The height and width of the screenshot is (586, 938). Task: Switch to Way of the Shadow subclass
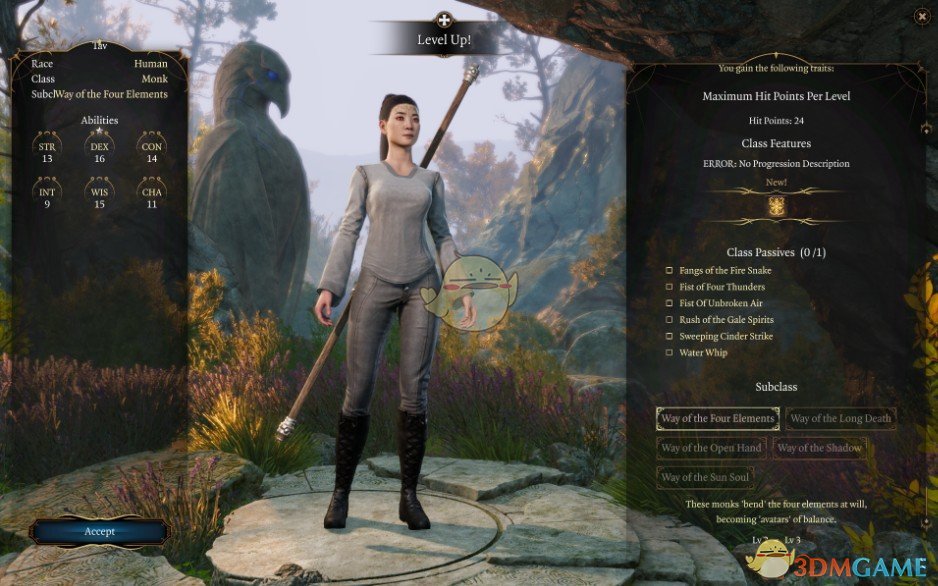coord(819,448)
